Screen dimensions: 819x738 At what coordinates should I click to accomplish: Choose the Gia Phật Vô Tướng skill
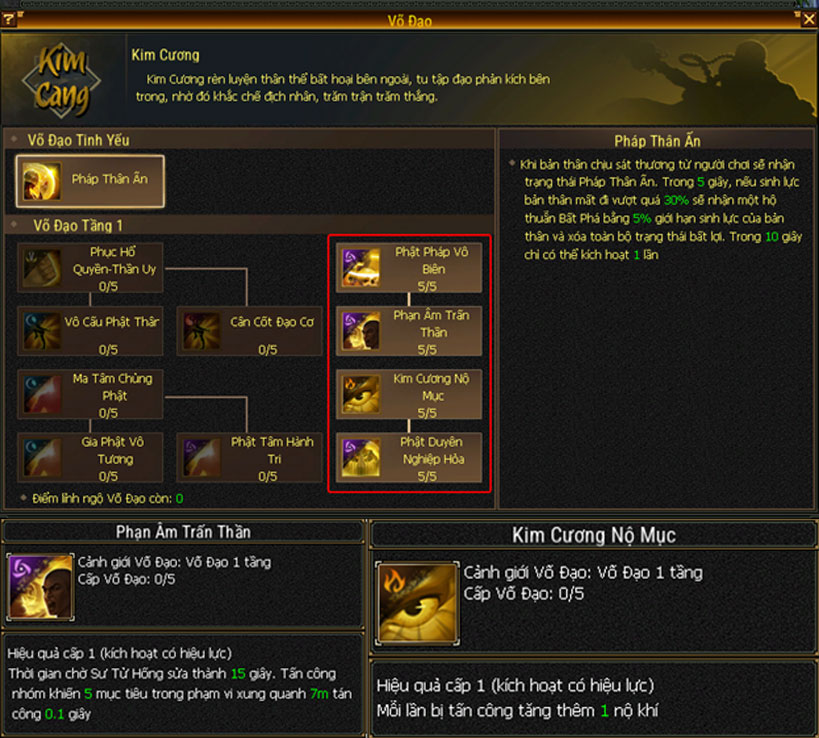[91, 458]
